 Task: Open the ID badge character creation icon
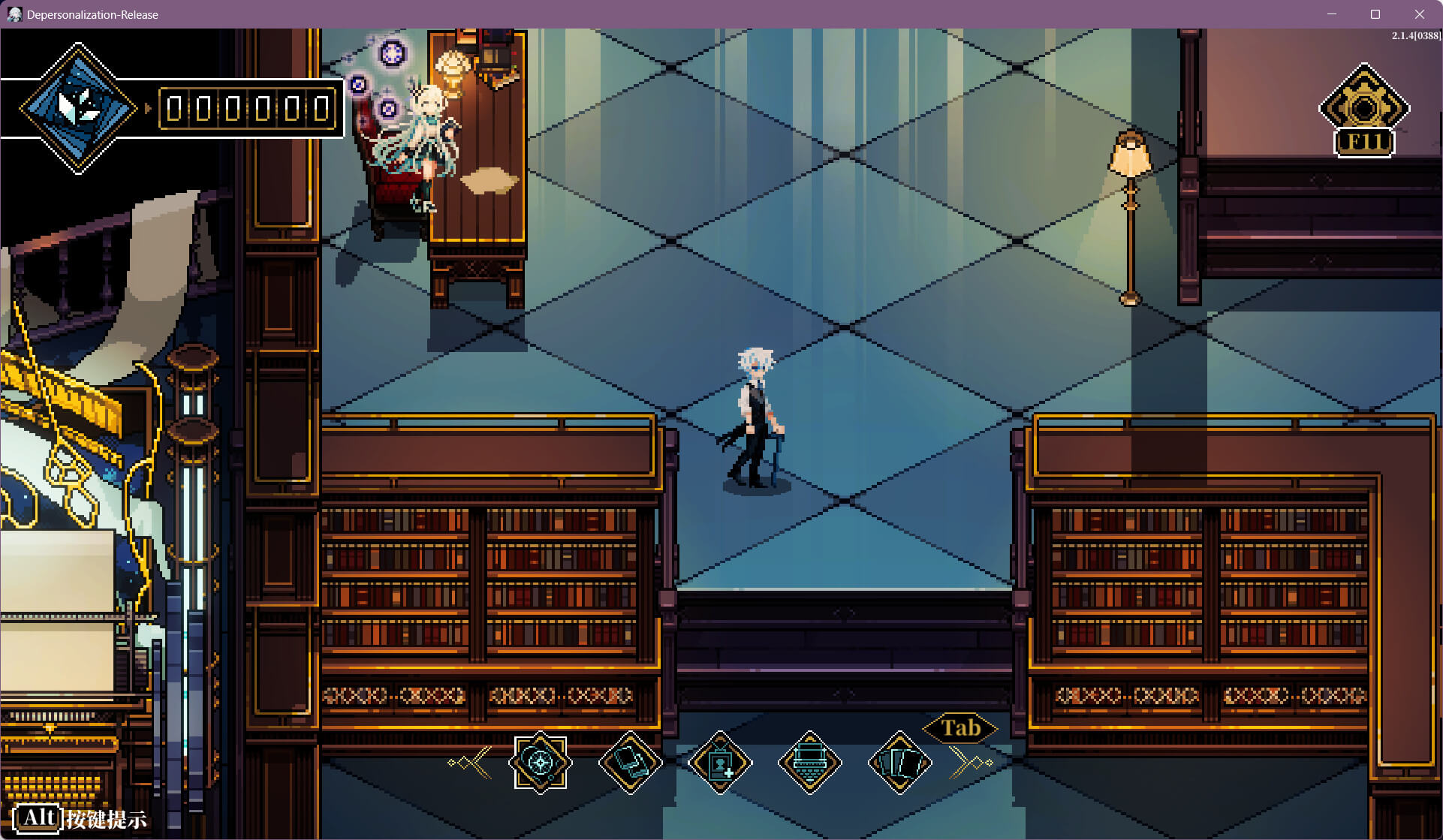[720, 763]
